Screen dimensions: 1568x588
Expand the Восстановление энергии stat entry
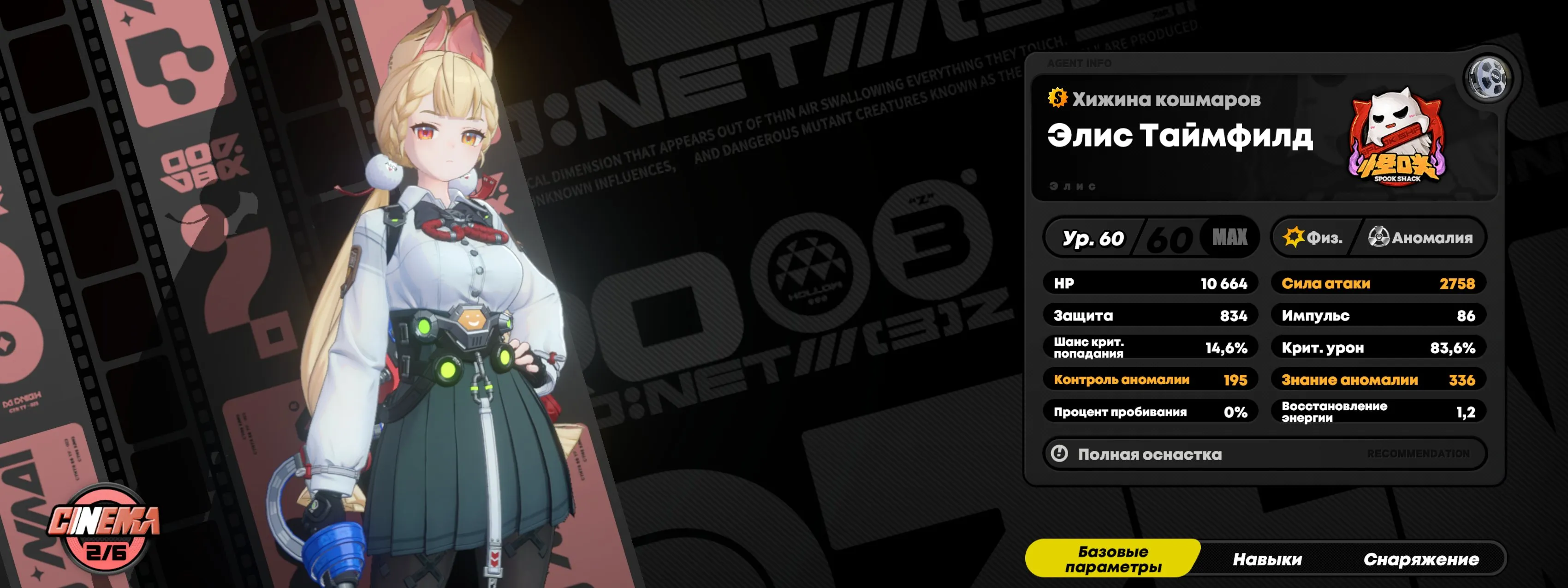[1379, 411]
